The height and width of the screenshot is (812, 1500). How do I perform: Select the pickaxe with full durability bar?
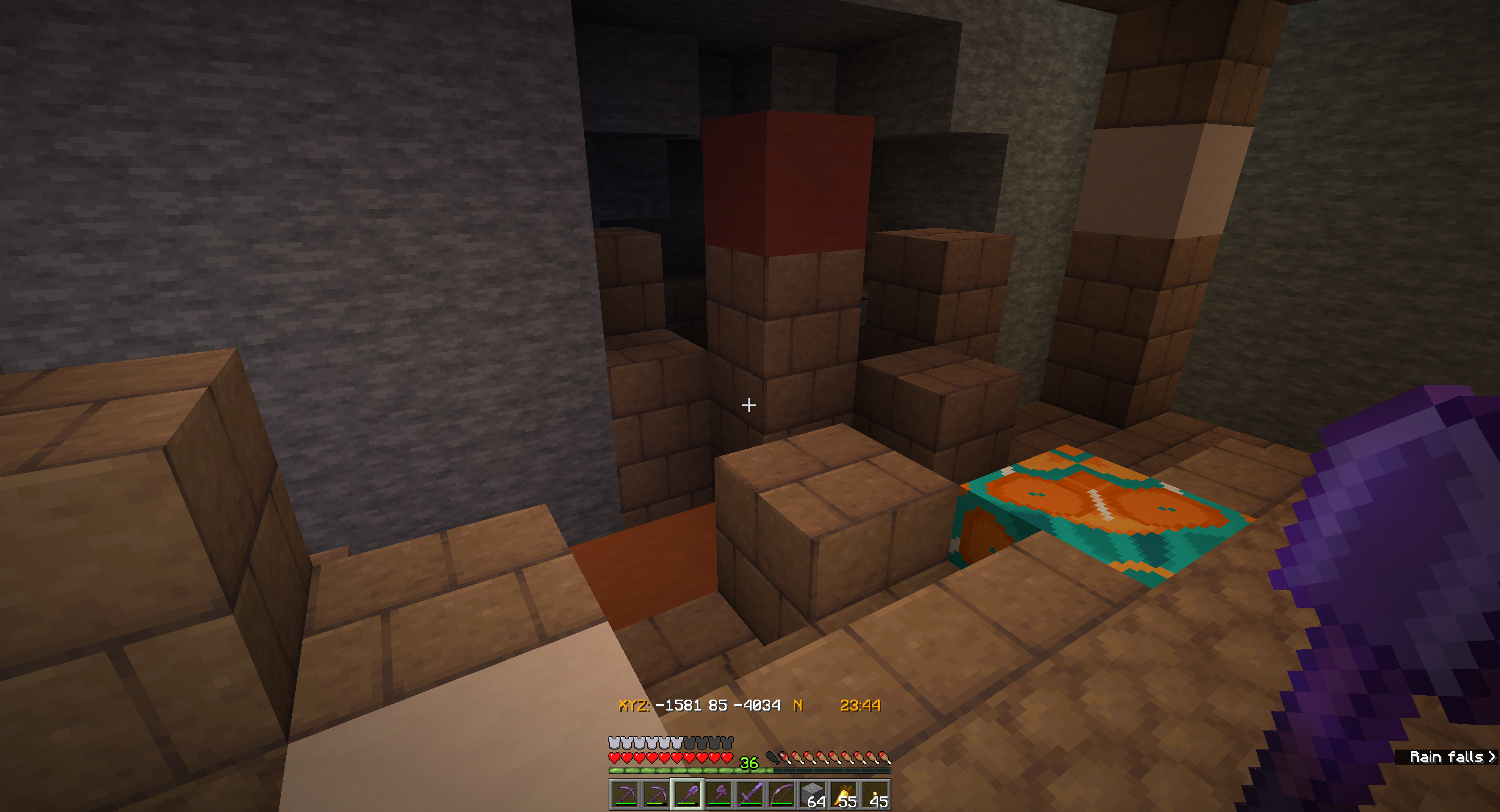tap(625, 794)
